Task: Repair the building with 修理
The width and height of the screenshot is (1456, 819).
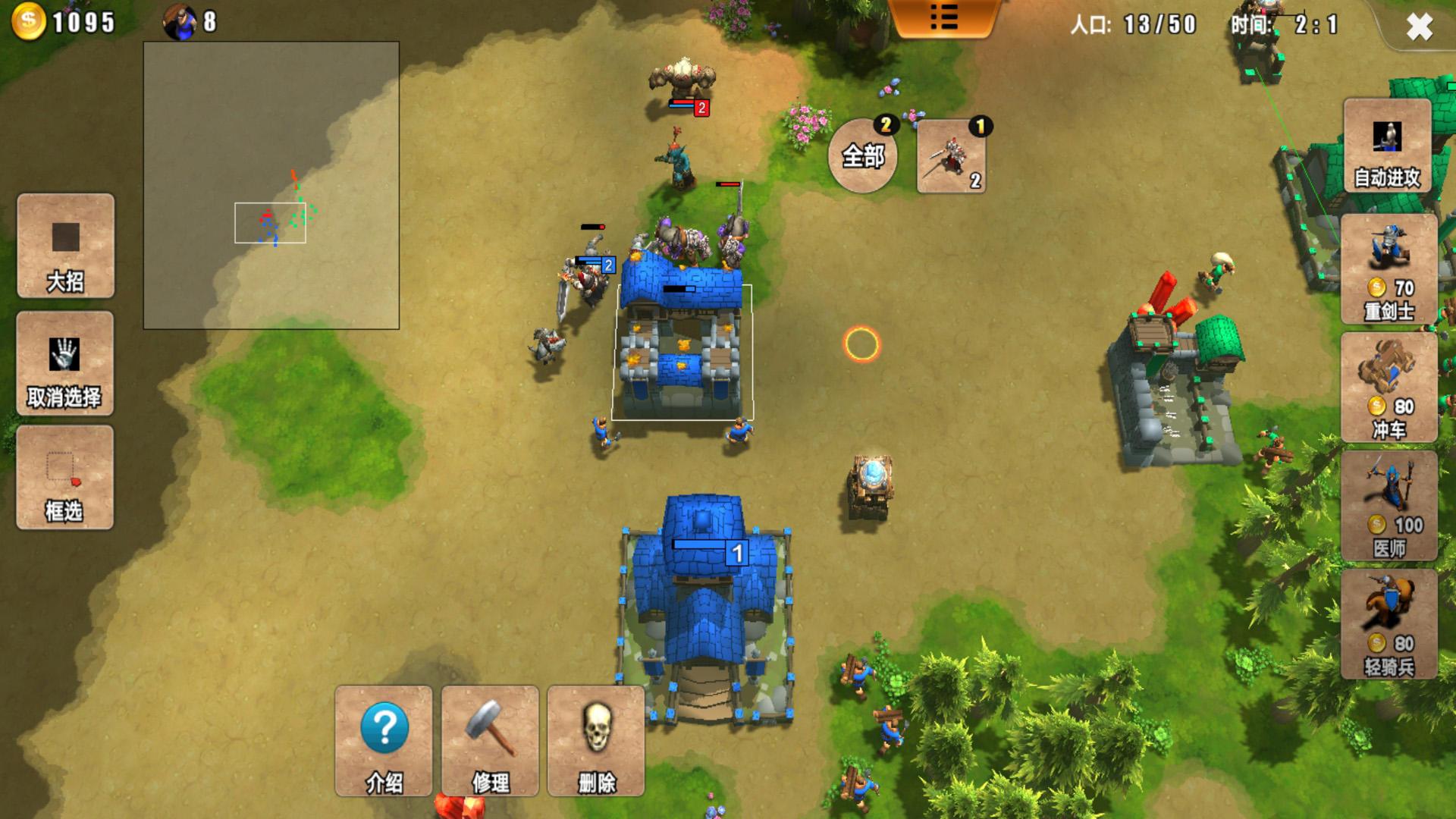Action: [490, 741]
